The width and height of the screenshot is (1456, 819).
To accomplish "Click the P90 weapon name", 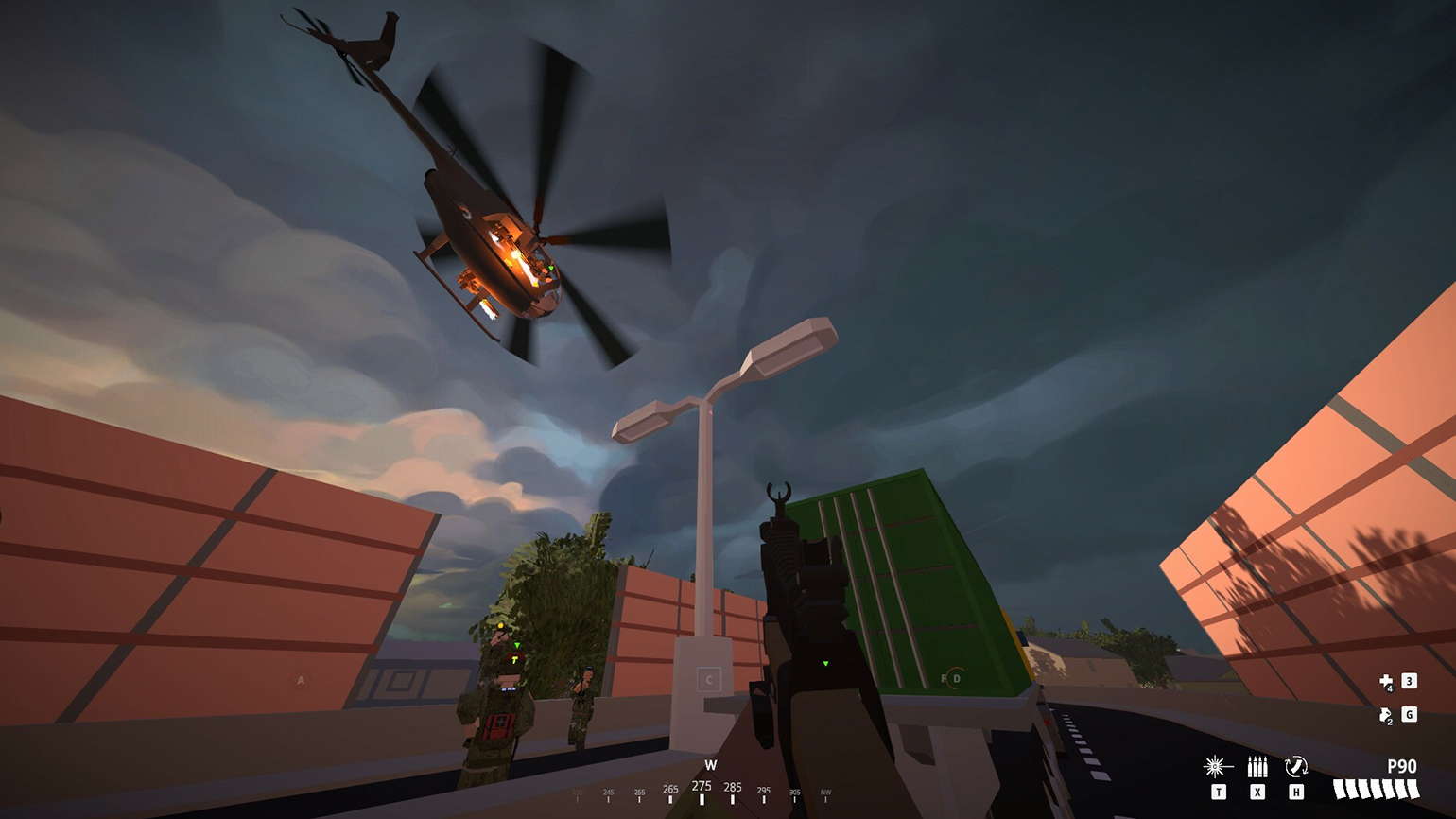I will coord(1401,766).
